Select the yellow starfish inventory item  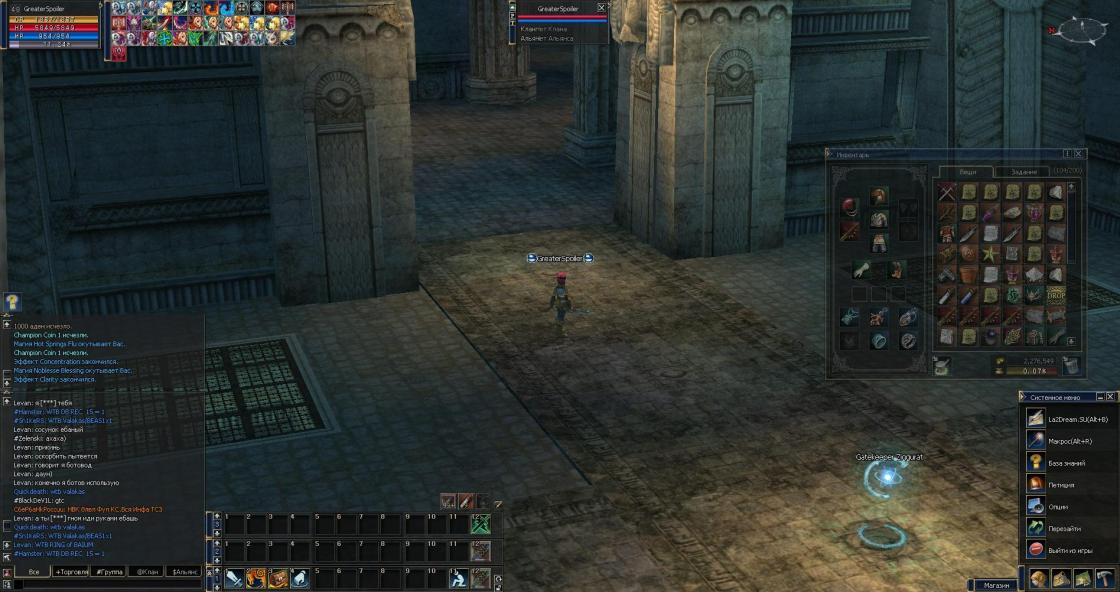990,254
